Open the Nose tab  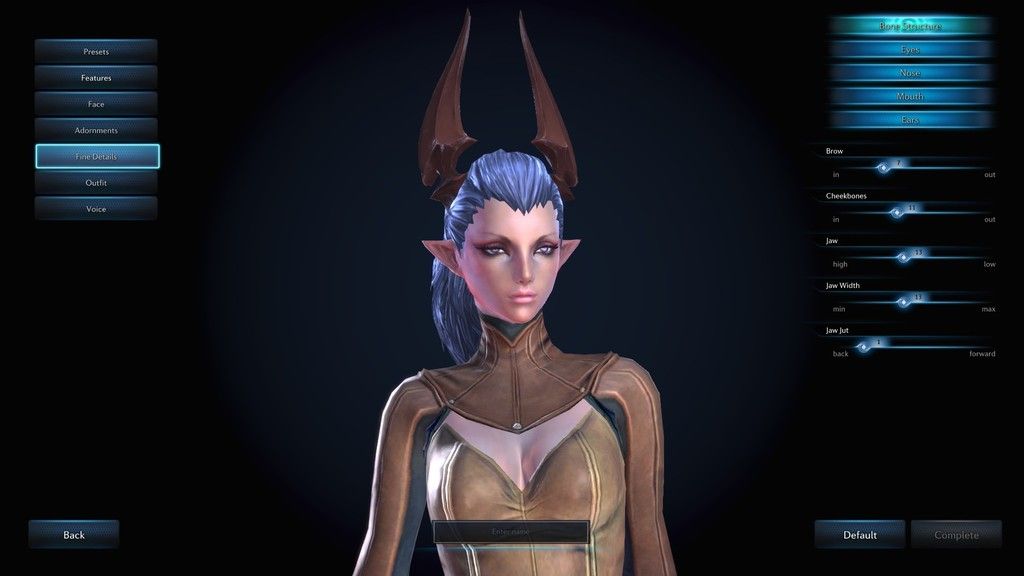(909, 73)
